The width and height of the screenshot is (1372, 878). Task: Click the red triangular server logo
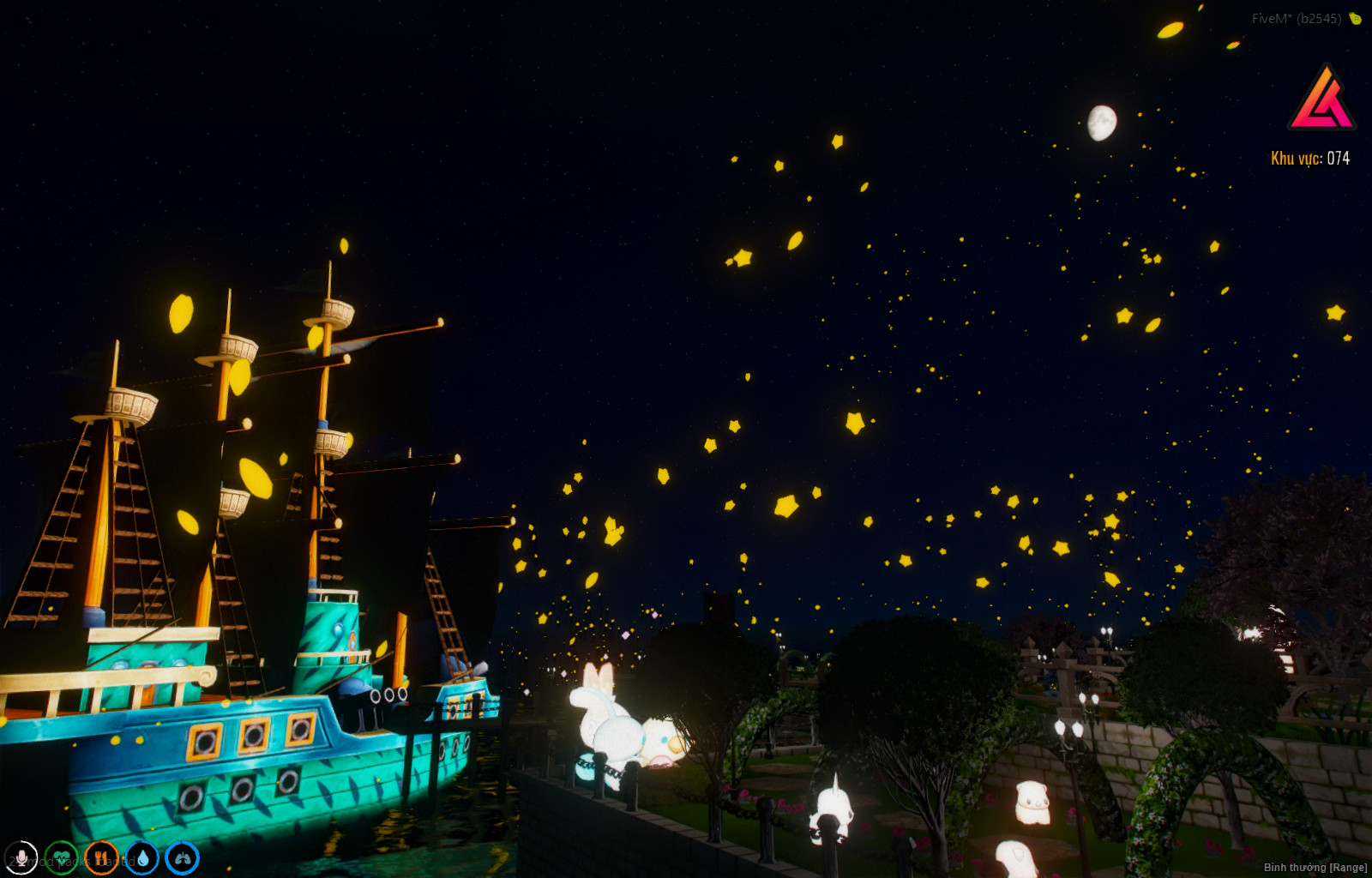click(1321, 99)
